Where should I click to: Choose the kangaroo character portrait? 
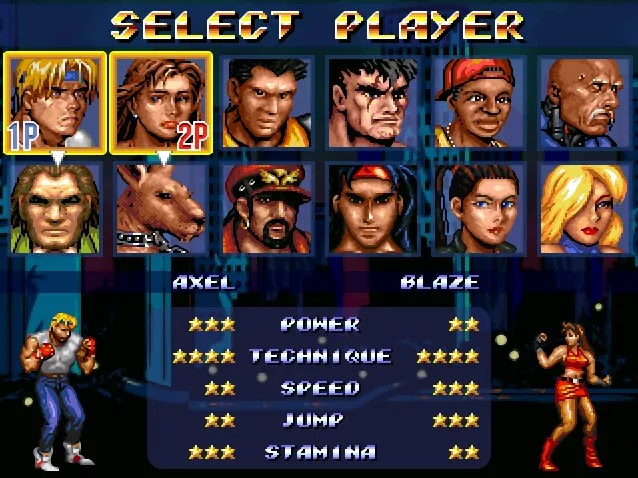click(161, 208)
